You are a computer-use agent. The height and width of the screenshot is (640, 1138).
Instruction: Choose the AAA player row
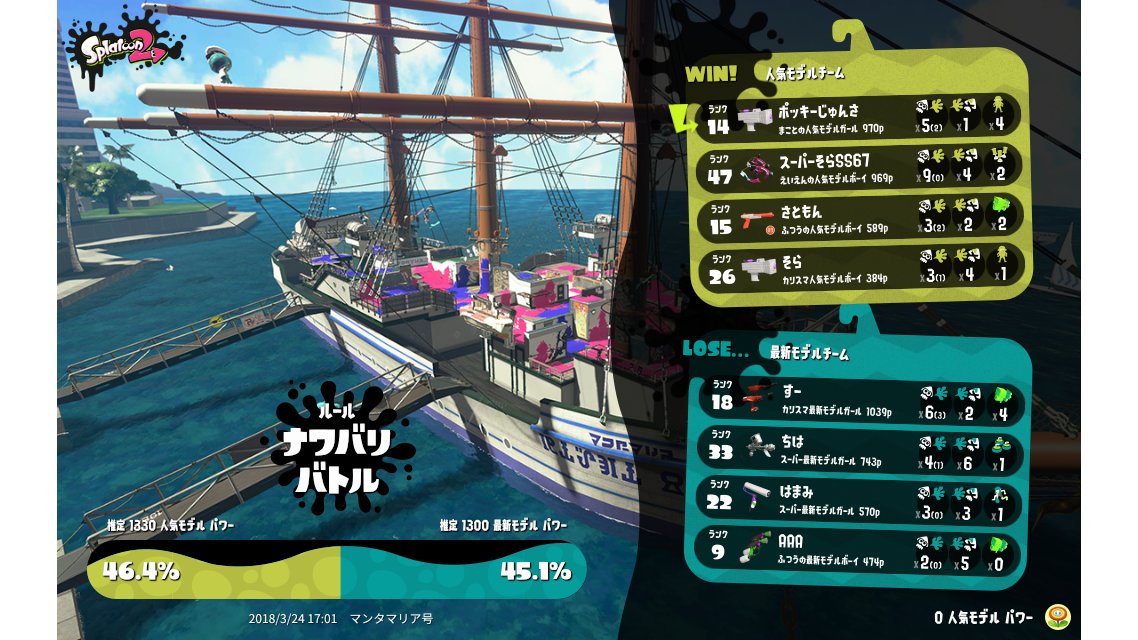(x=862, y=551)
